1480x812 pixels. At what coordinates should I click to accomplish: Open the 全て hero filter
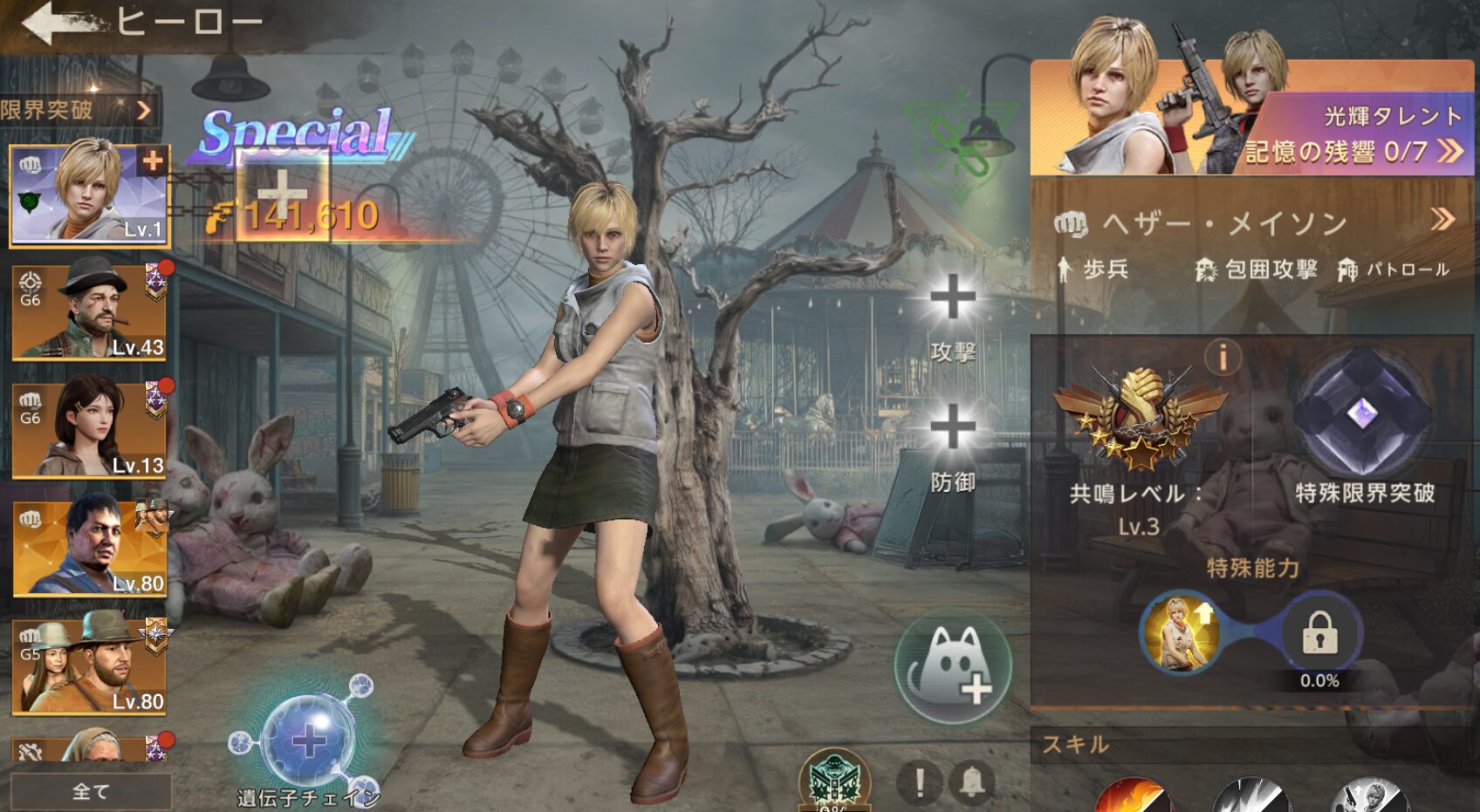[x=91, y=791]
